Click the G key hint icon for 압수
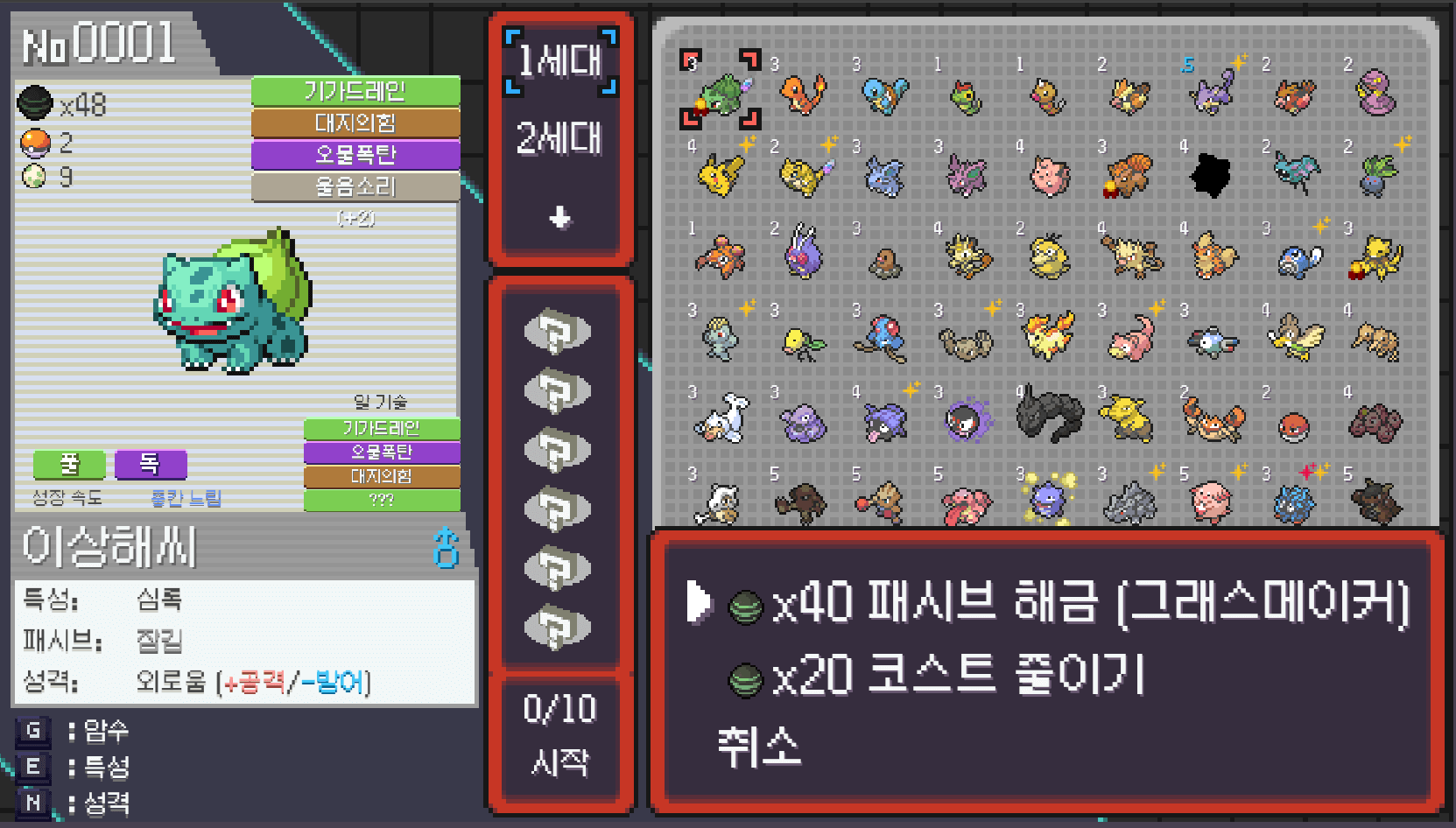Screen dimensions: 1456x828 coord(32,733)
